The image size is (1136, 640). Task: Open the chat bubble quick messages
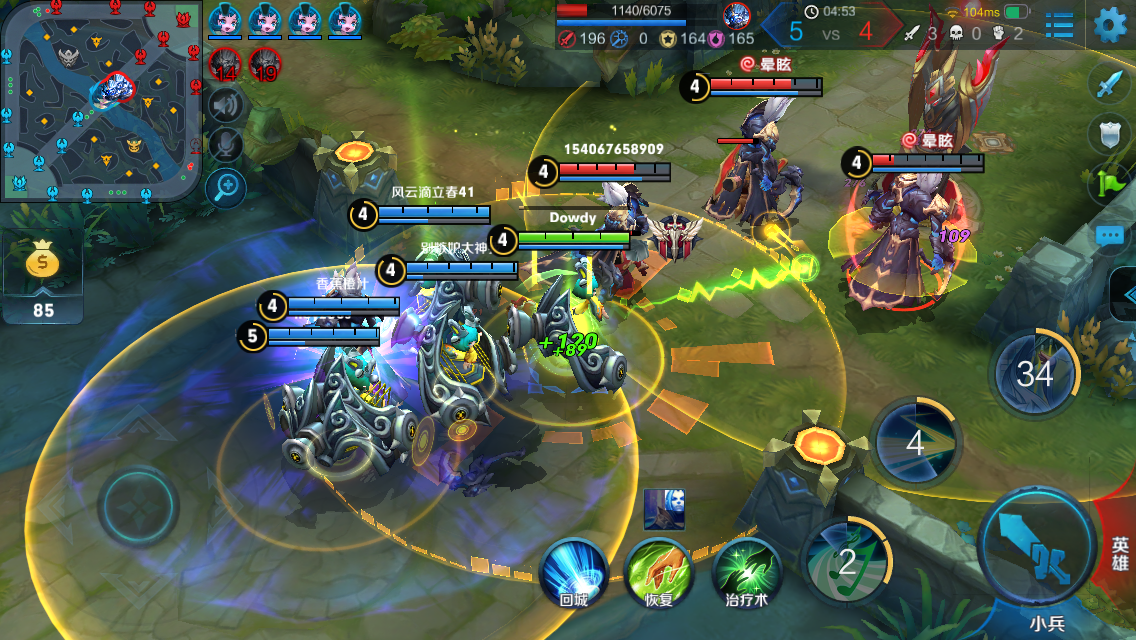1108,236
